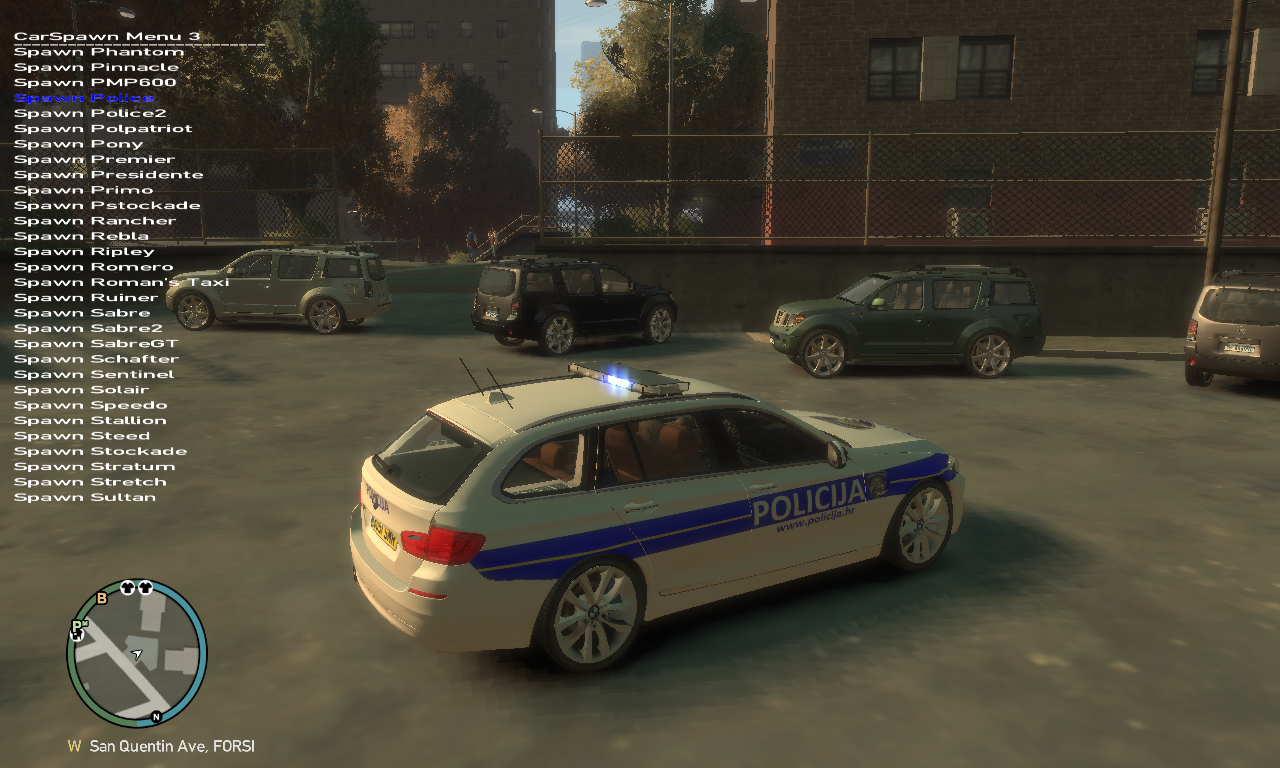This screenshot has width=1280, height=768.
Task: Click the orange B blip on radar
Action: pos(101,599)
